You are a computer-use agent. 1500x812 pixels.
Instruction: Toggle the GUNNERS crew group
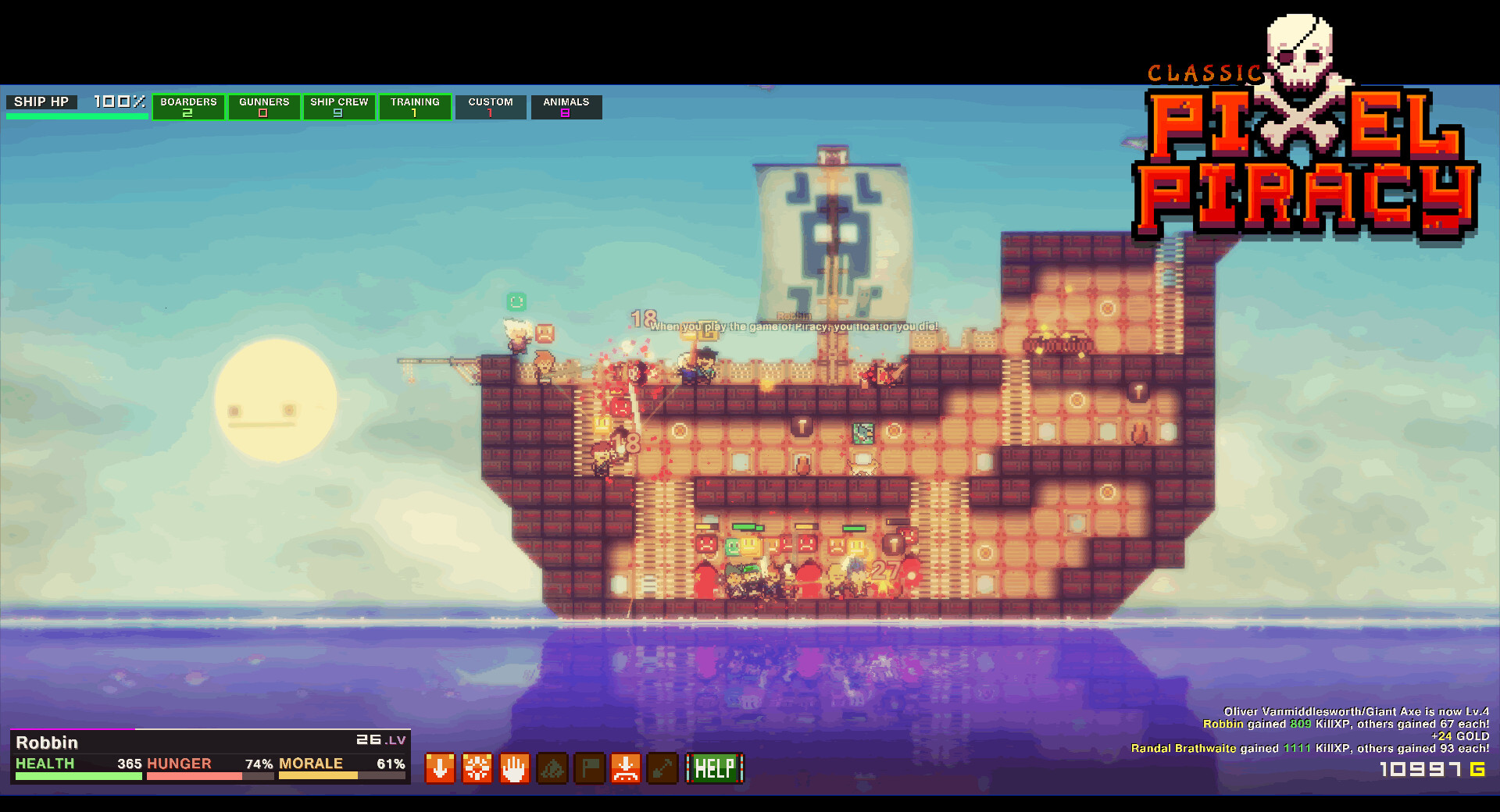coord(264,107)
